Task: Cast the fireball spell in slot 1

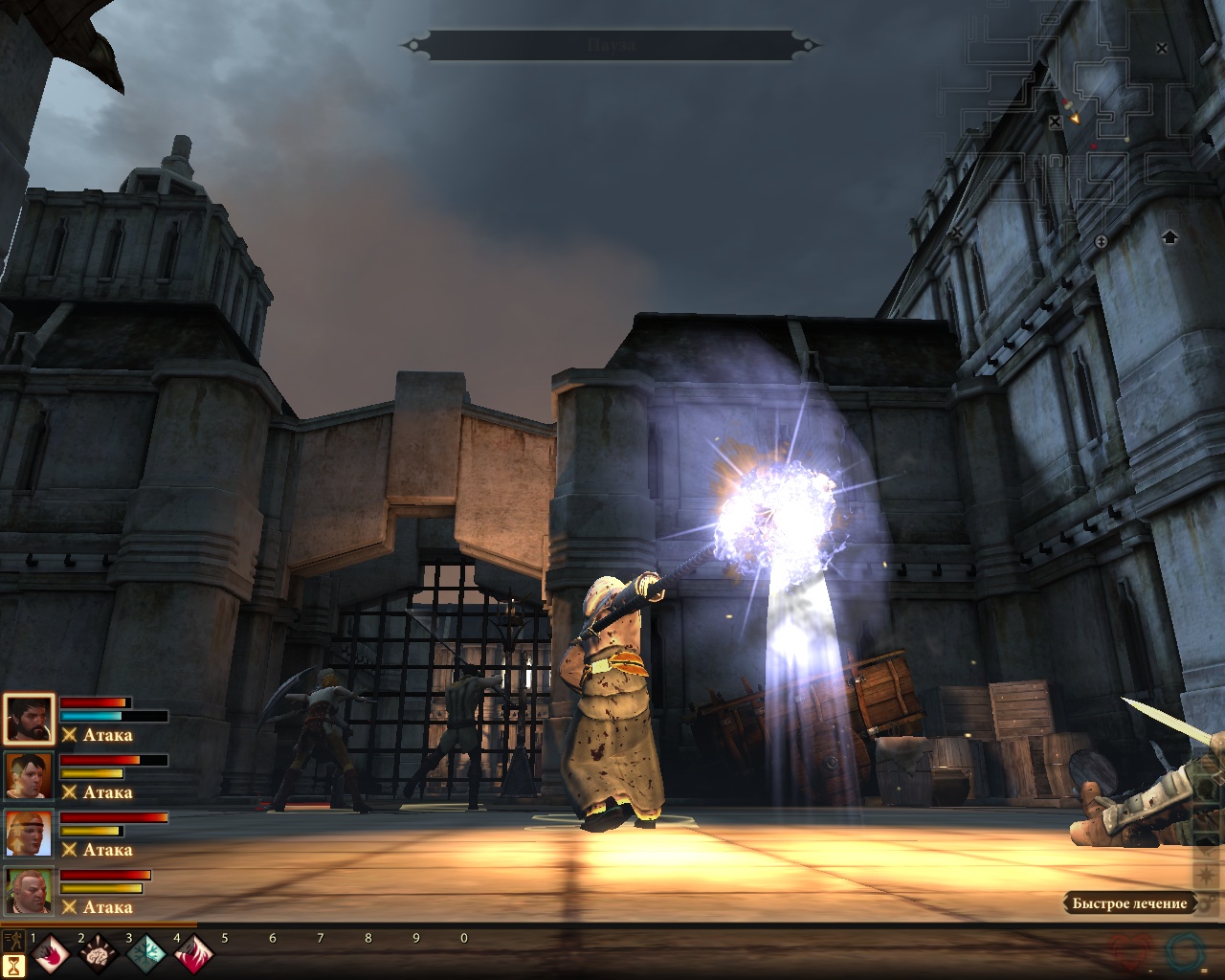Action: (51, 954)
